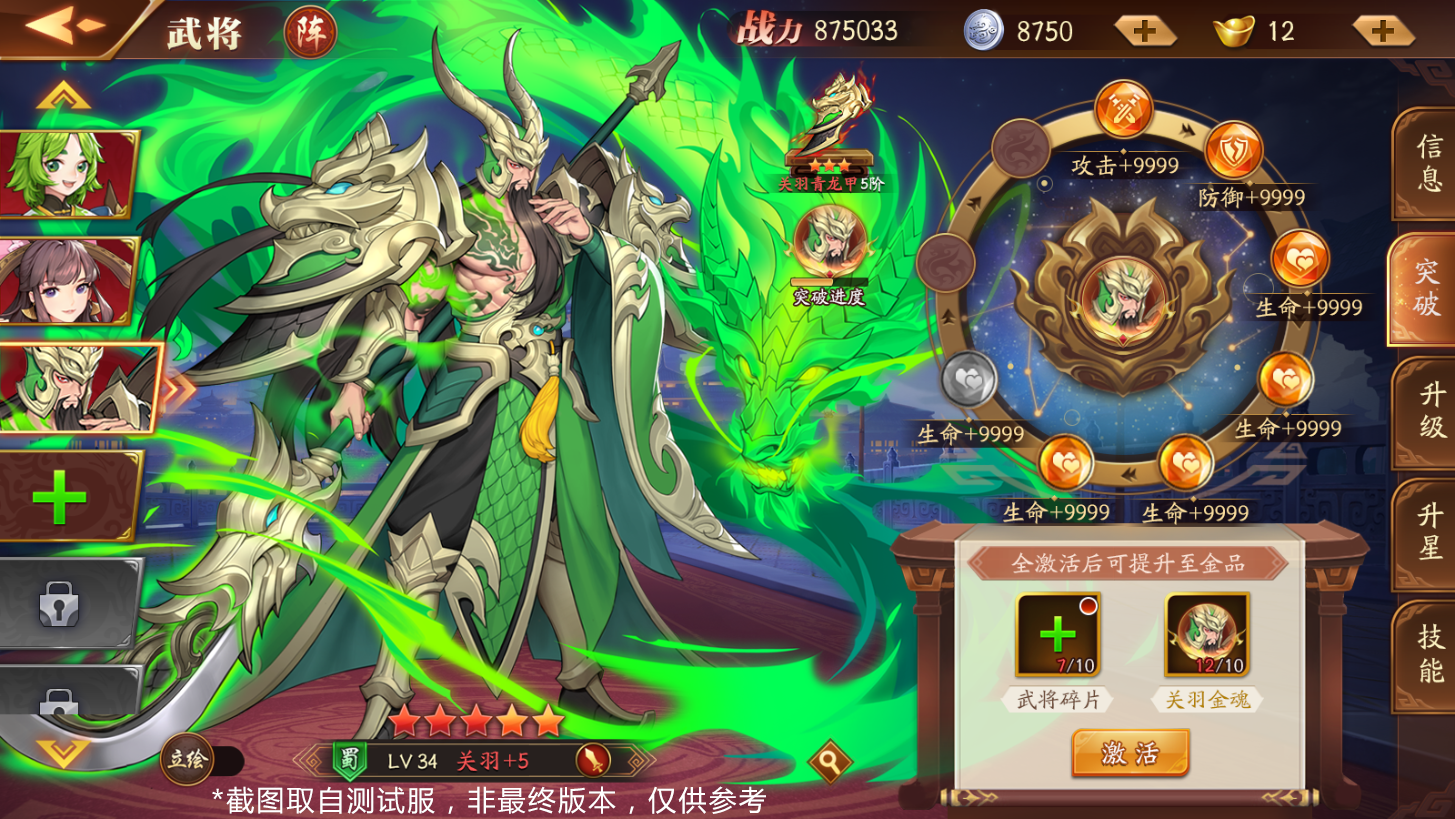This screenshot has height=819, width=1455.
Task: Click the 武将碎片 fragment icon with red dot
Action: click(1060, 632)
